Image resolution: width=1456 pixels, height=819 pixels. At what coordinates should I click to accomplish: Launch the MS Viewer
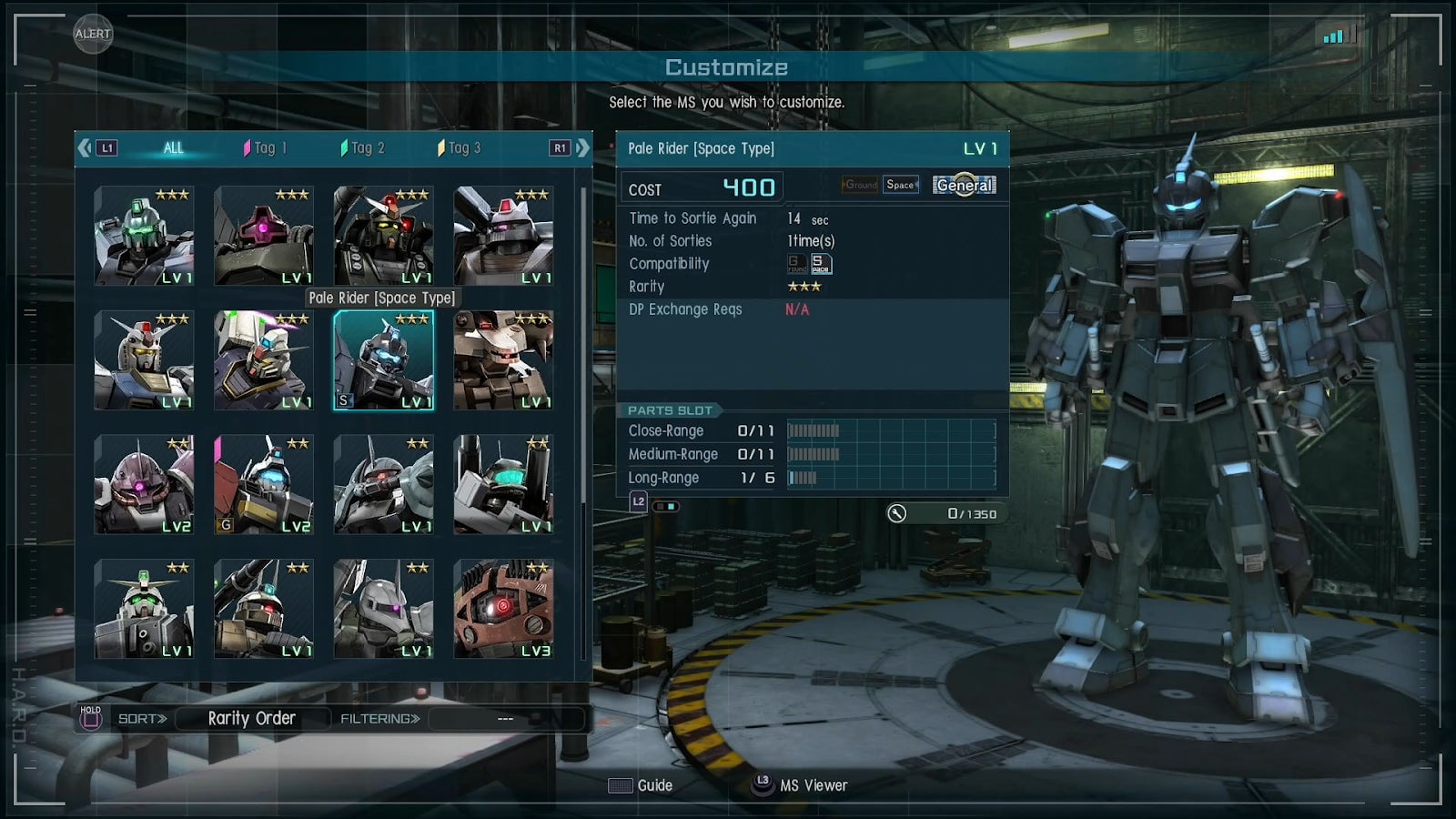[x=800, y=785]
